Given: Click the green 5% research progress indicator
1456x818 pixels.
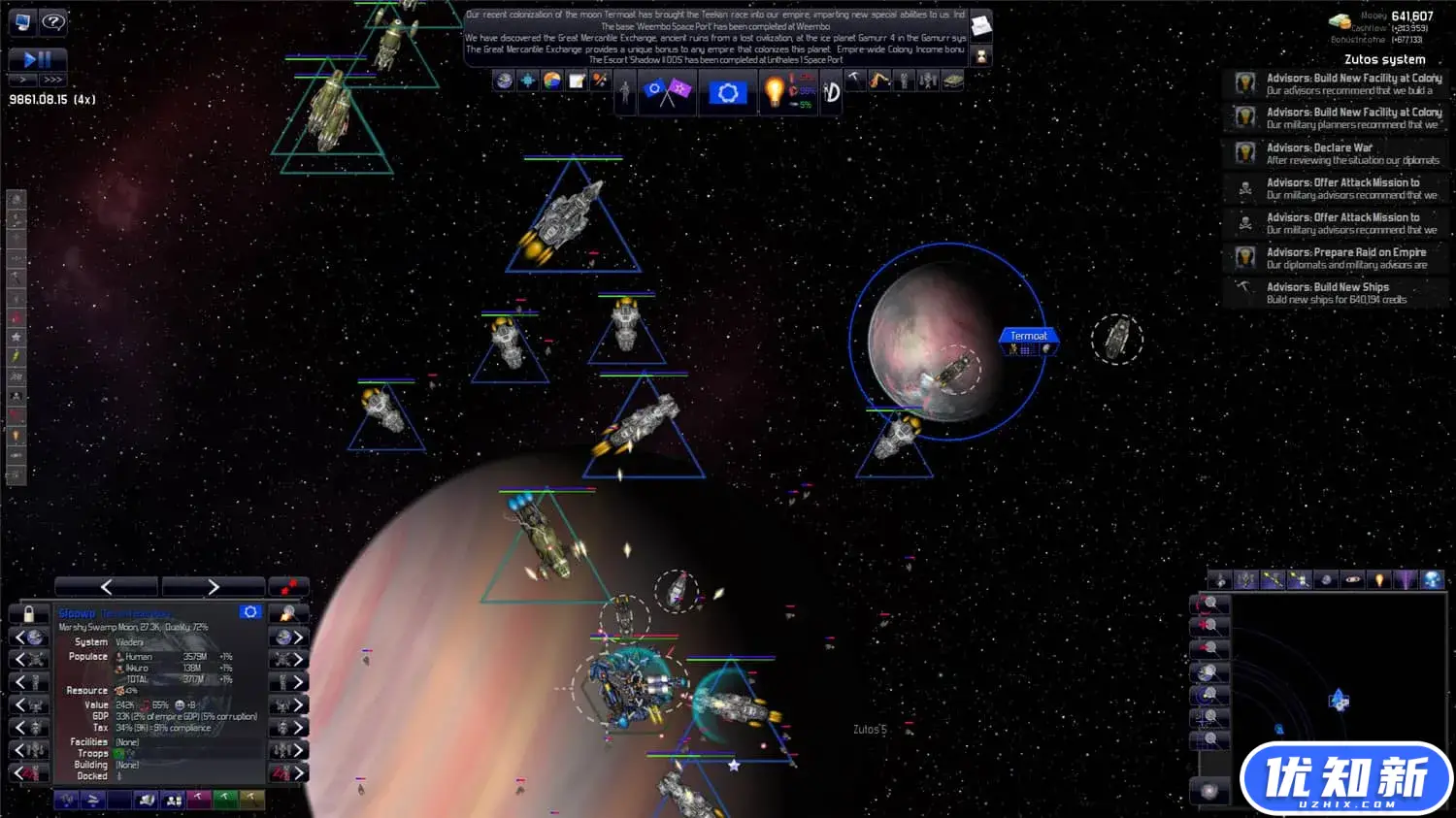Looking at the screenshot, I should pyautogui.click(x=804, y=104).
